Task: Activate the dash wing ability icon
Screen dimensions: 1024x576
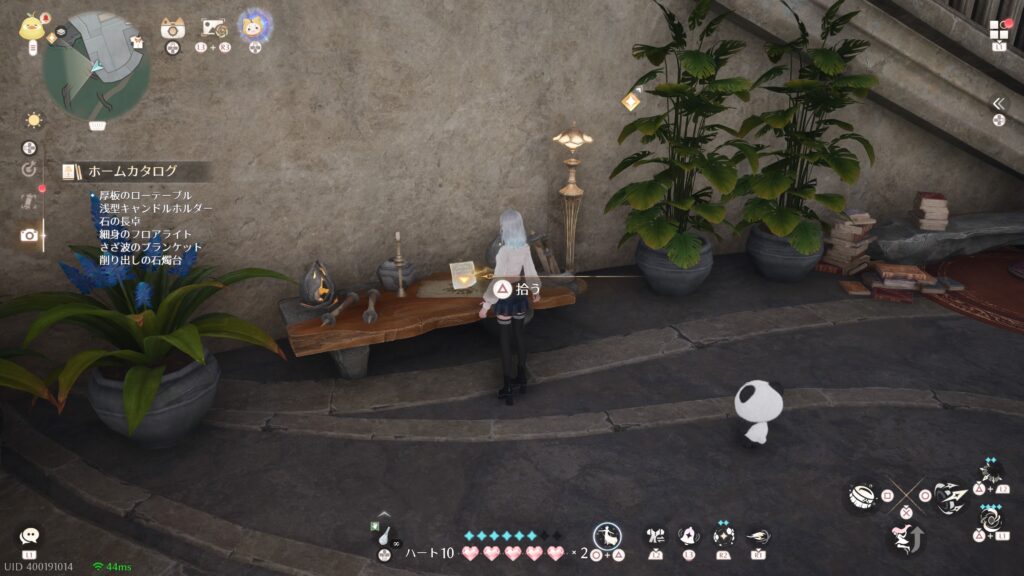Action: tap(758, 536)
